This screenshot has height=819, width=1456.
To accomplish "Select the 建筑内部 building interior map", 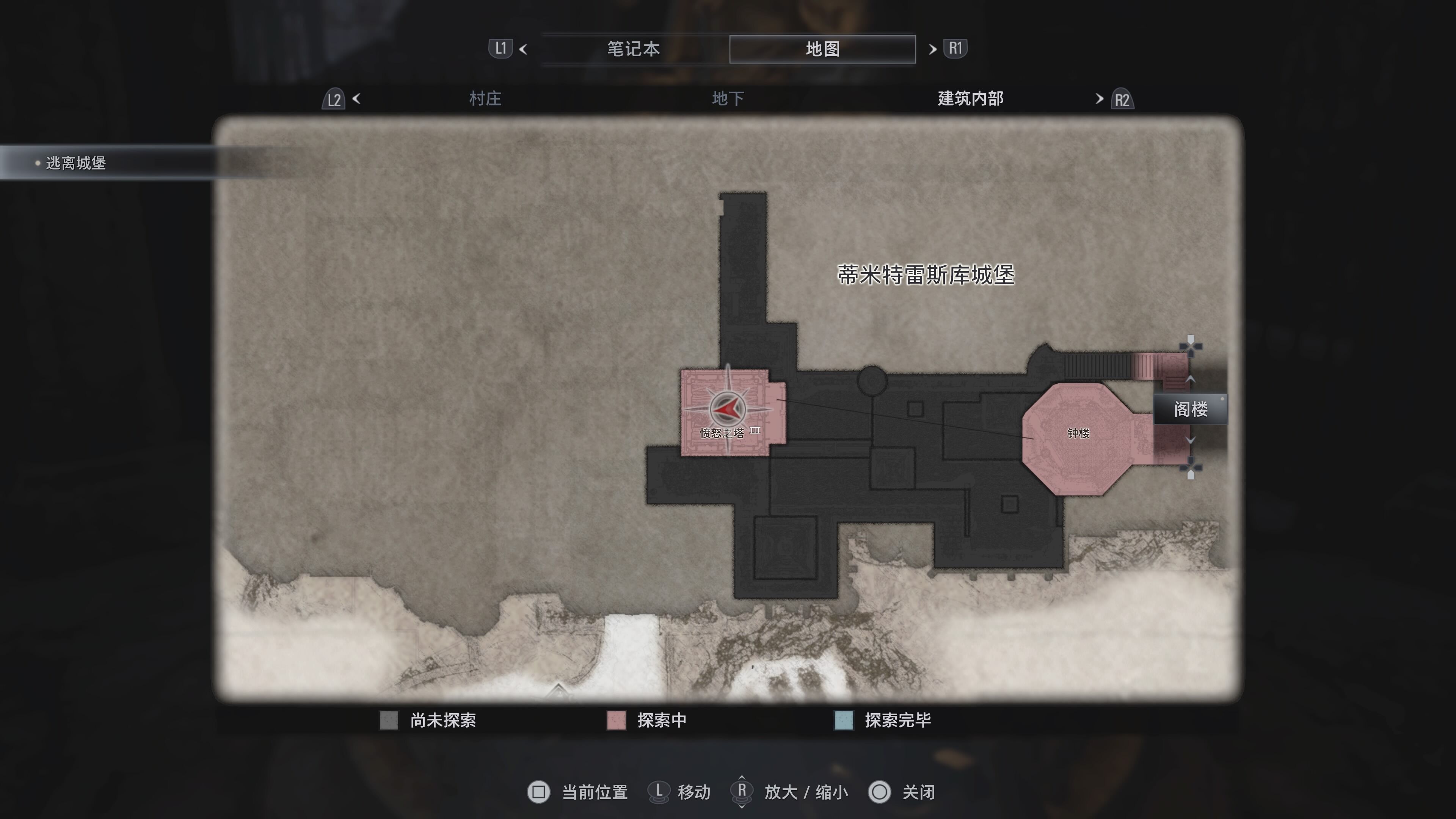I will (970, 99).
